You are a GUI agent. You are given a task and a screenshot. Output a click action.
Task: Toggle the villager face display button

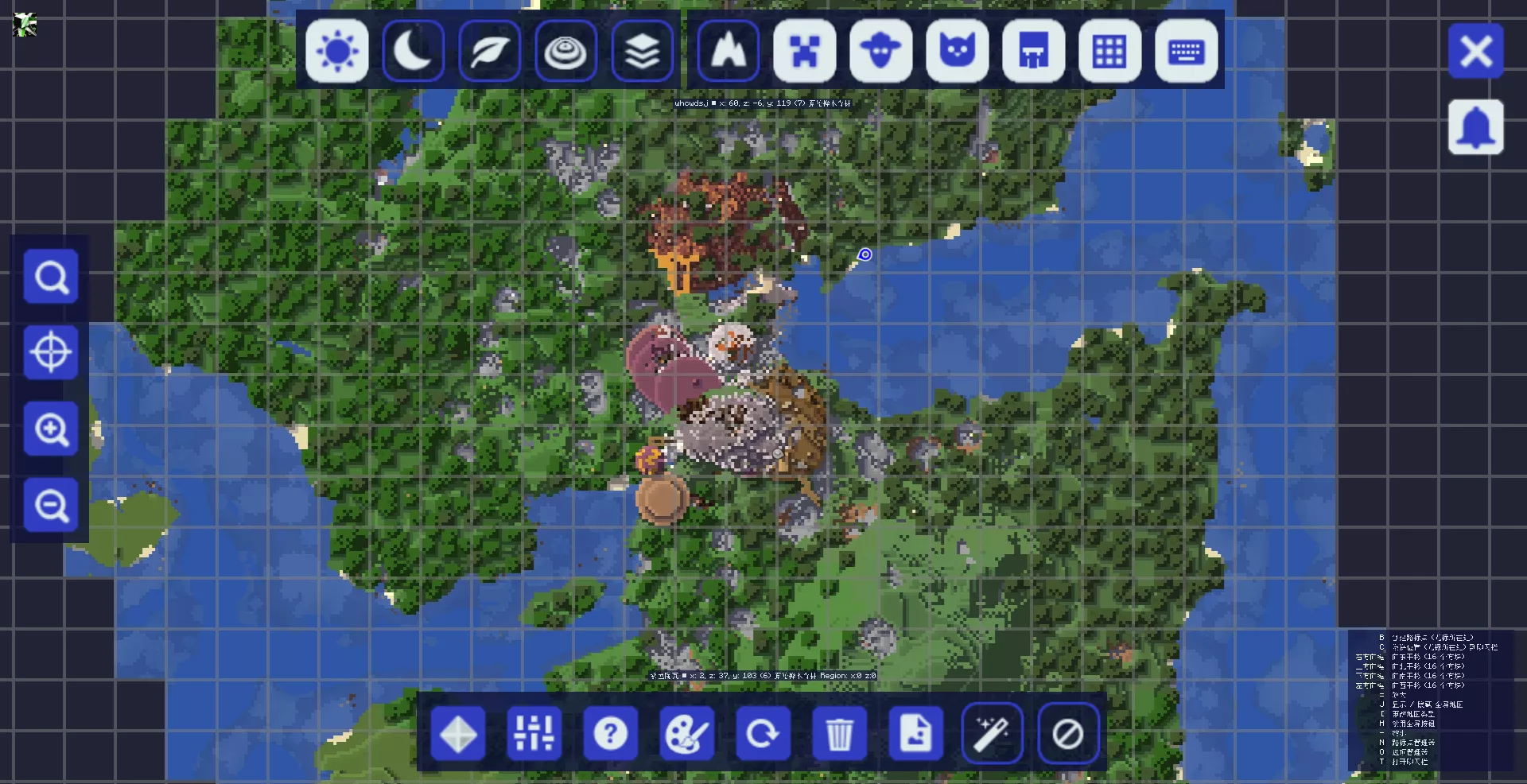coord(881,52)
